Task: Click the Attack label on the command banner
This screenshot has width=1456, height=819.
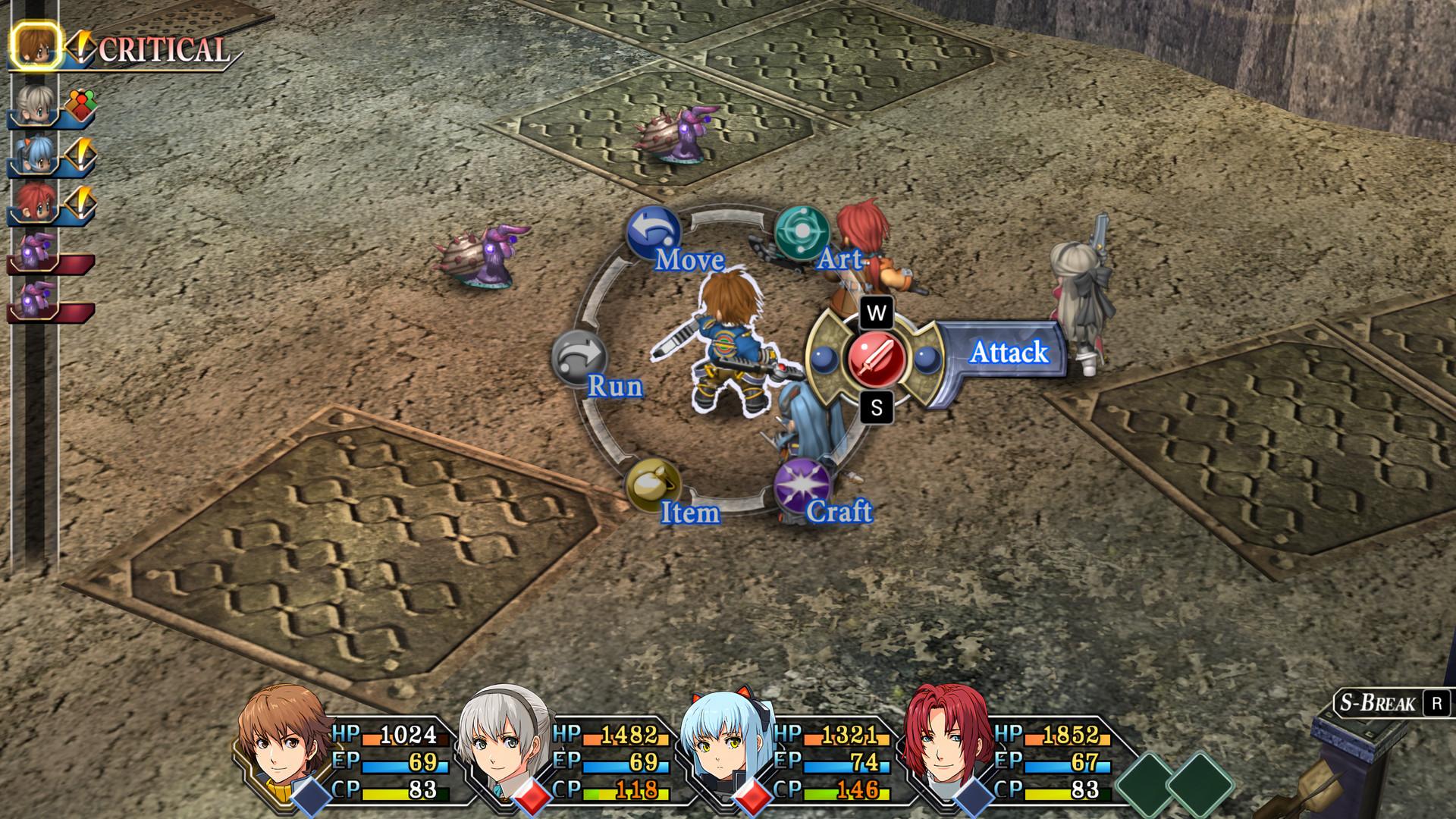Action: pos(1009,353)
